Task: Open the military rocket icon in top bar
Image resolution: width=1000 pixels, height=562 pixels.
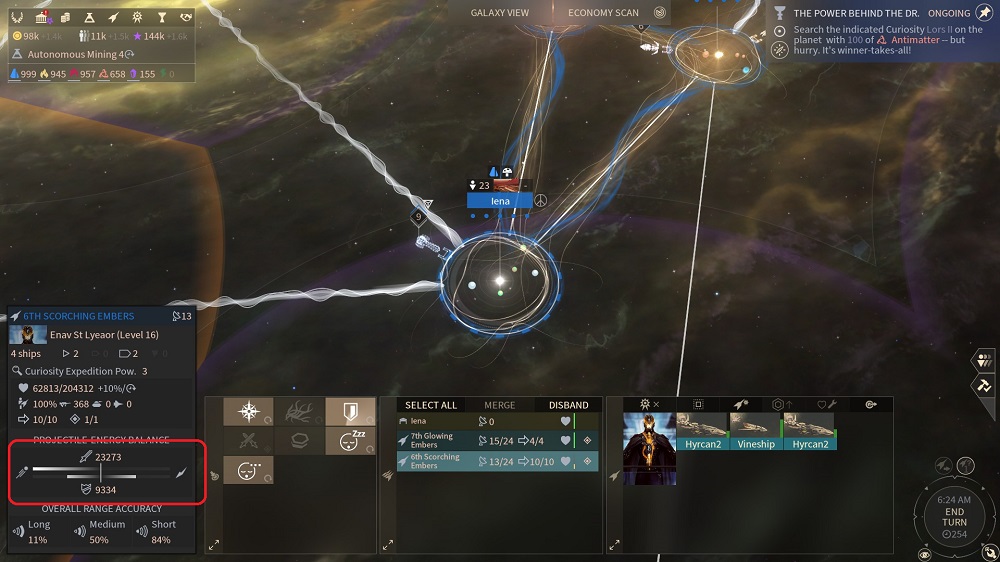Action: tap(113, 17)
